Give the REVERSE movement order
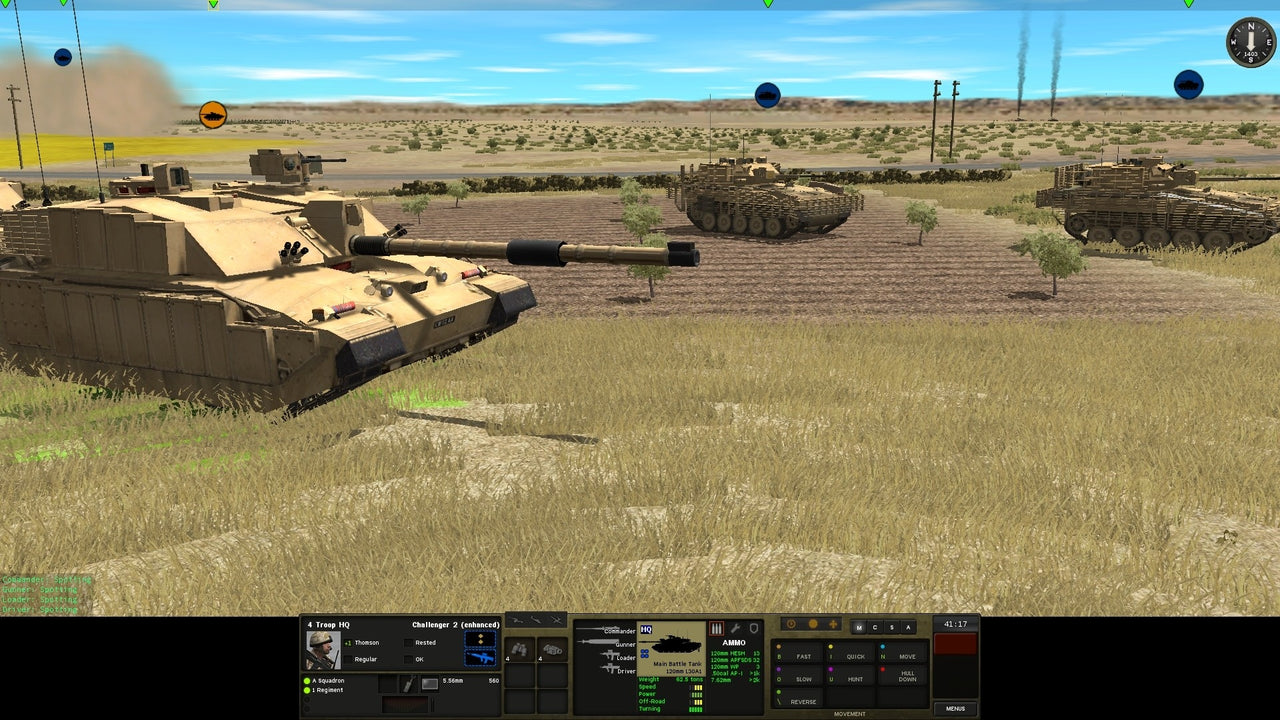 tap(804, 702)
